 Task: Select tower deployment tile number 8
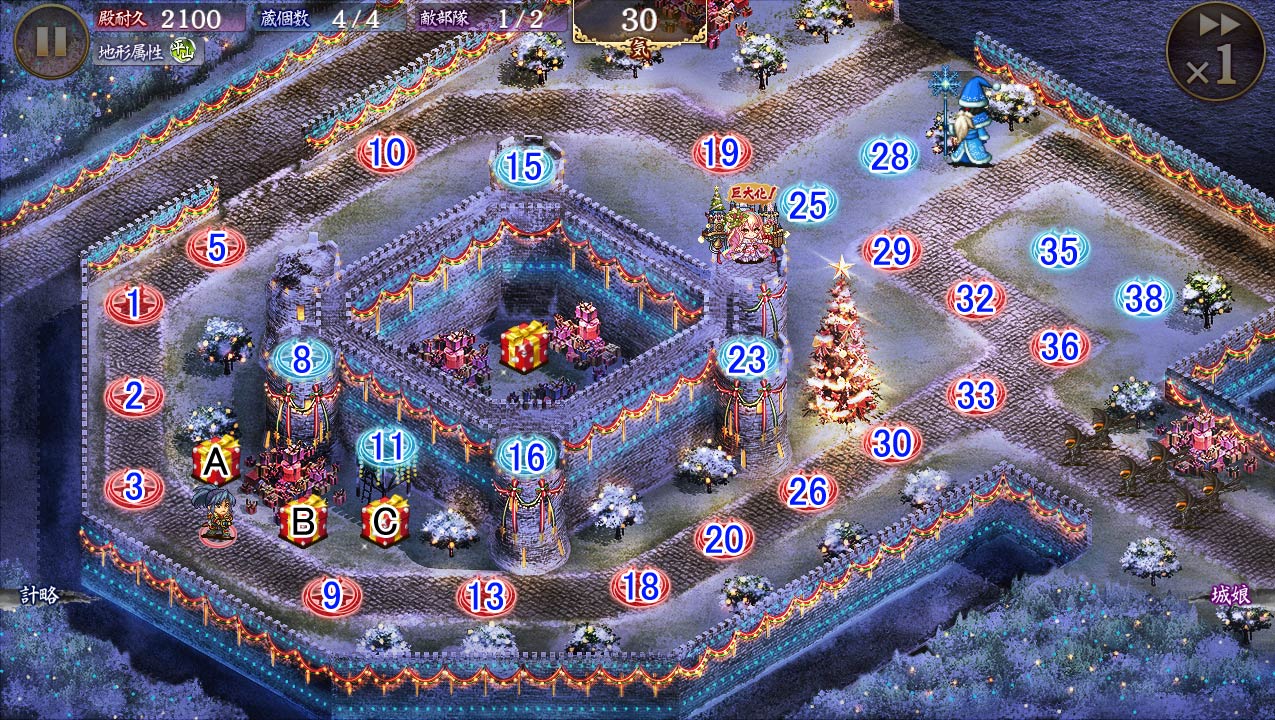(x=302, y=358)
